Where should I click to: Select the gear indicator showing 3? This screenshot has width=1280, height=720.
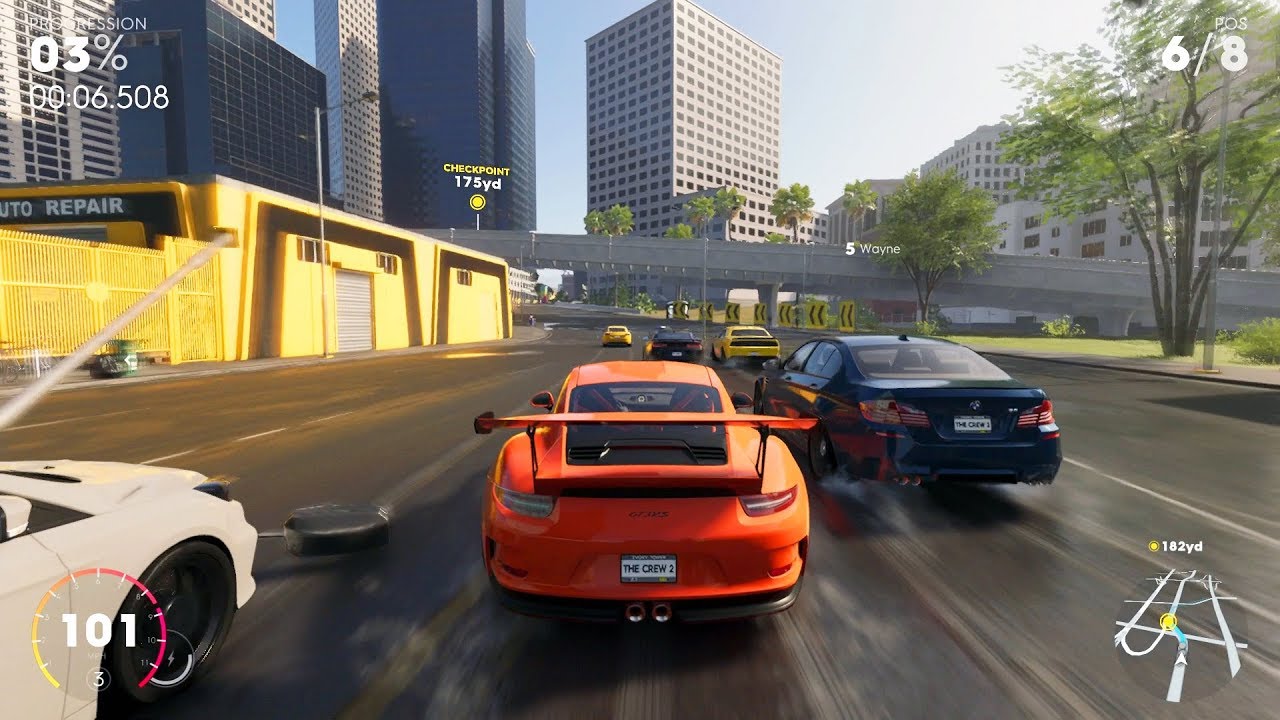[97, 677]
